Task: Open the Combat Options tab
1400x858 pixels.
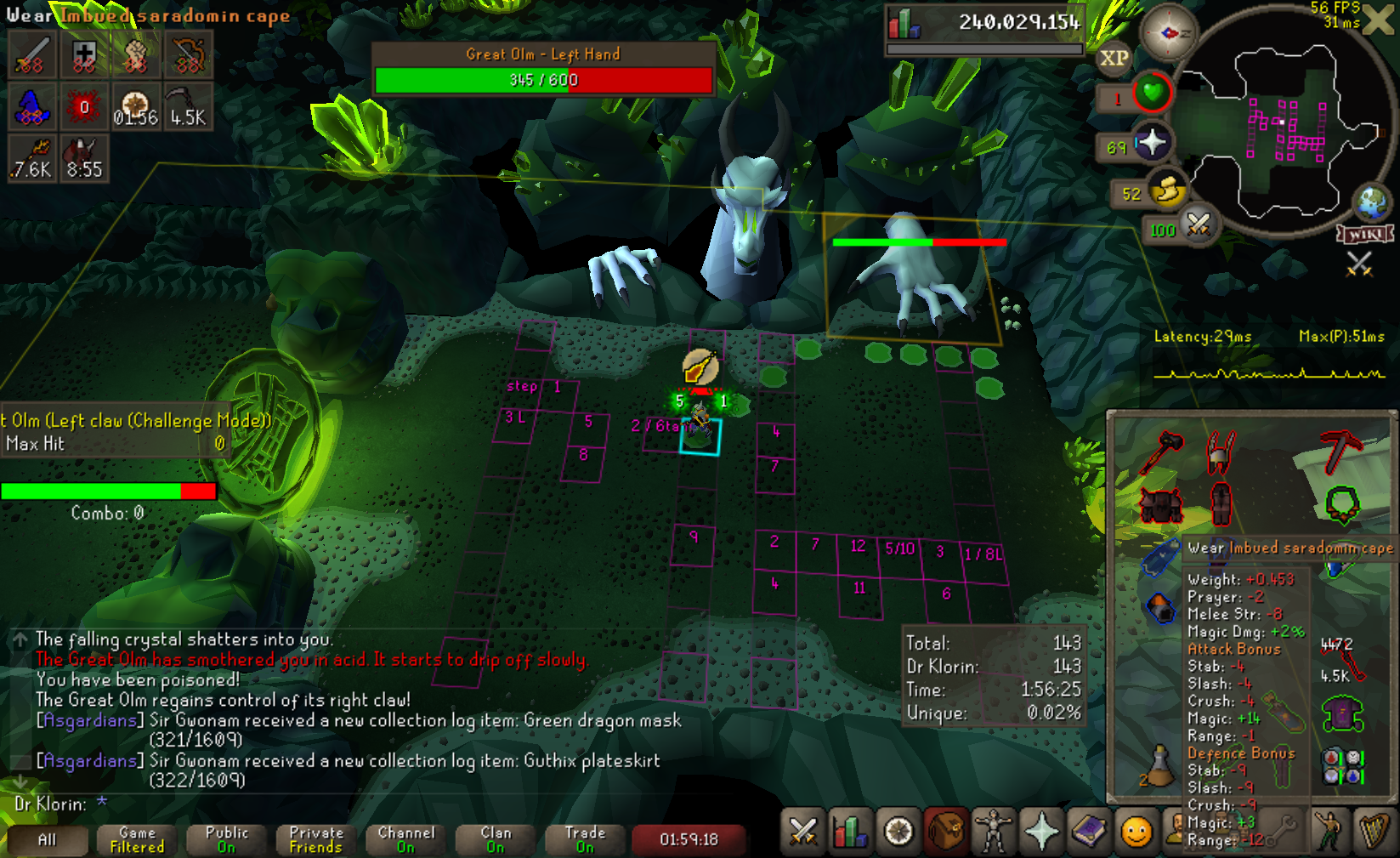Action: coord(802,831)
